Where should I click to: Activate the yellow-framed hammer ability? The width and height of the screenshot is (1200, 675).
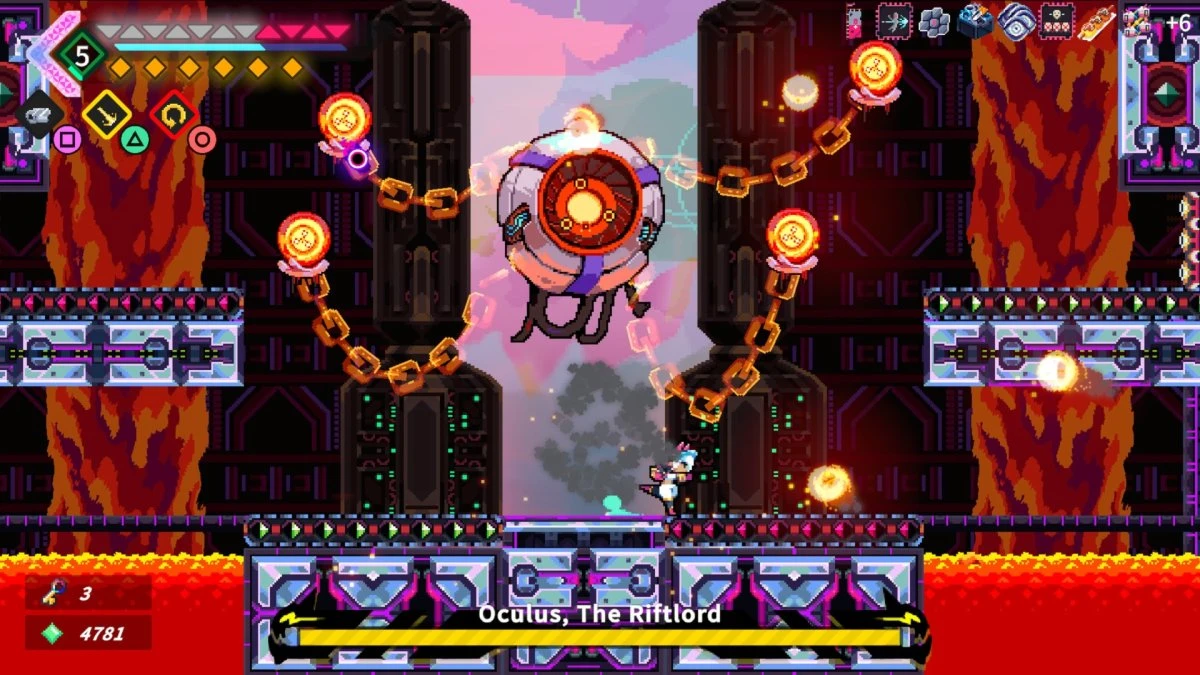(x=106, y=115)
